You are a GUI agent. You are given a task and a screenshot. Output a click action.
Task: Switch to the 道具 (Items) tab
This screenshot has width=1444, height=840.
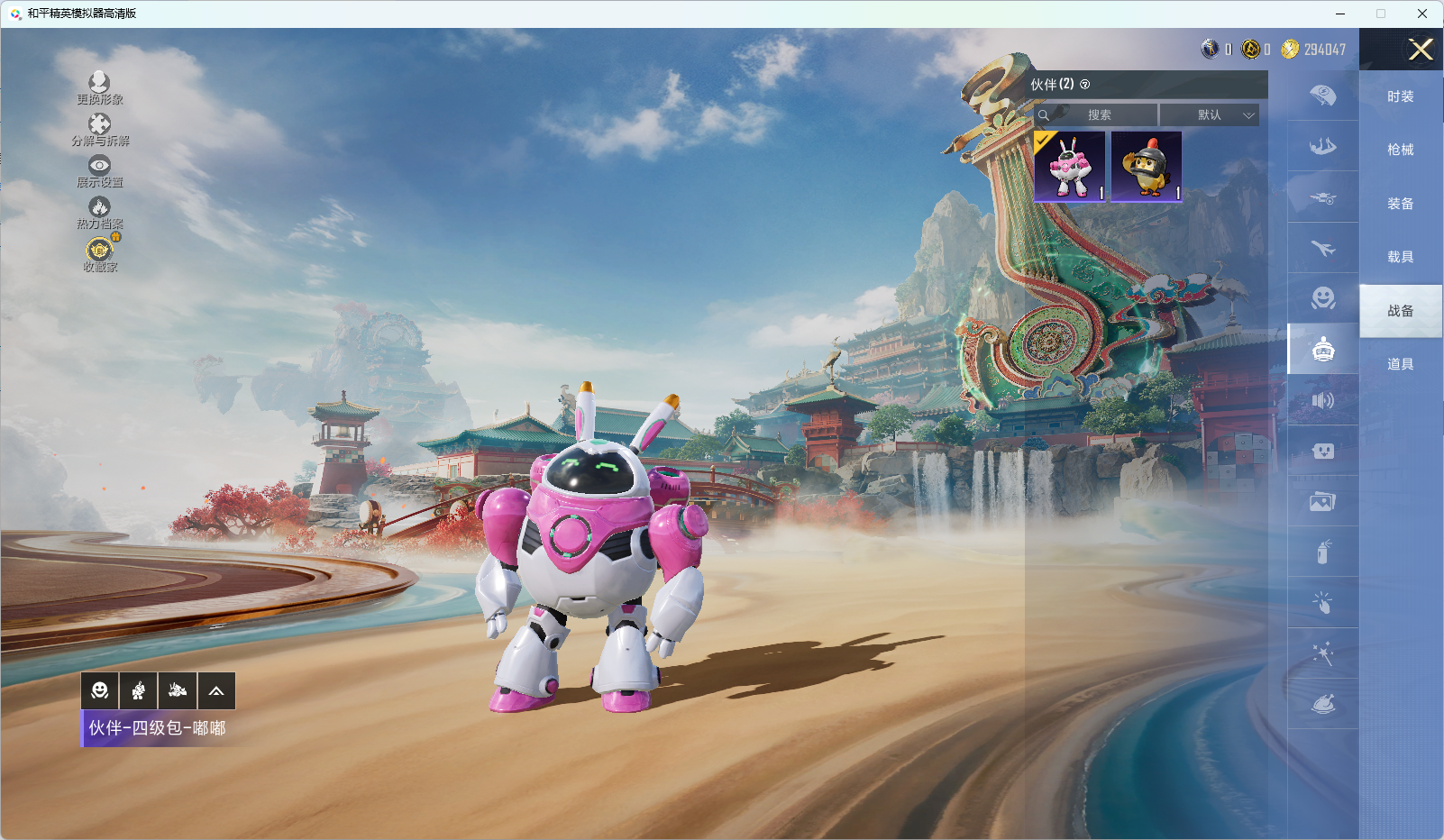[x=1400, y=364]
